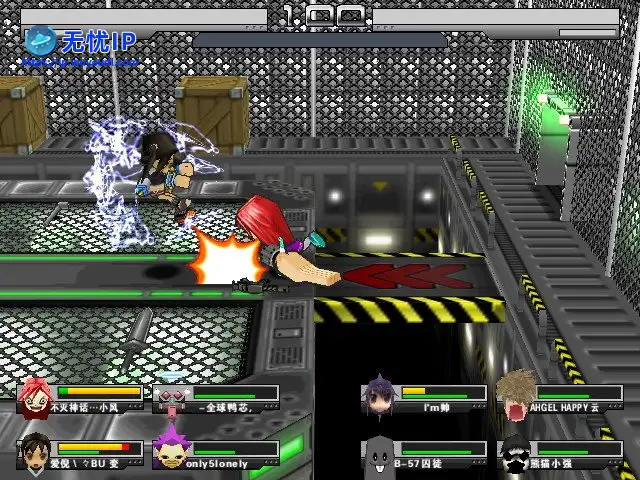Click the dark-haired portrait of 爱倪 BU 变
The height and width of the screenshot is (480, 640).
pyautogui.click(x=36, y=452)
